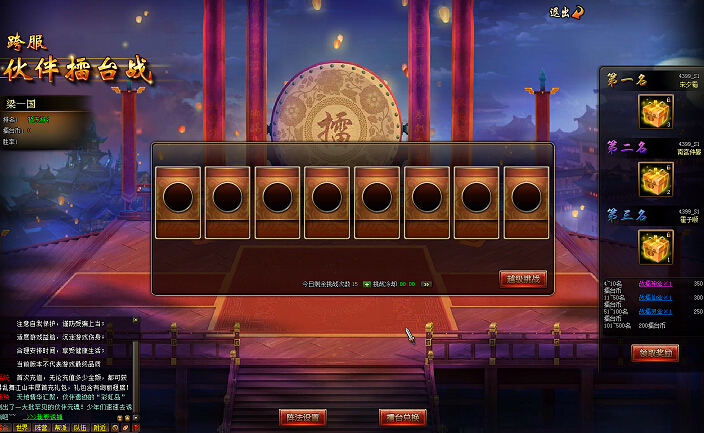The image size is (704, 433).
Task: Start the 越级挑战 skip-rank challenge
Action: pos(523,278)
